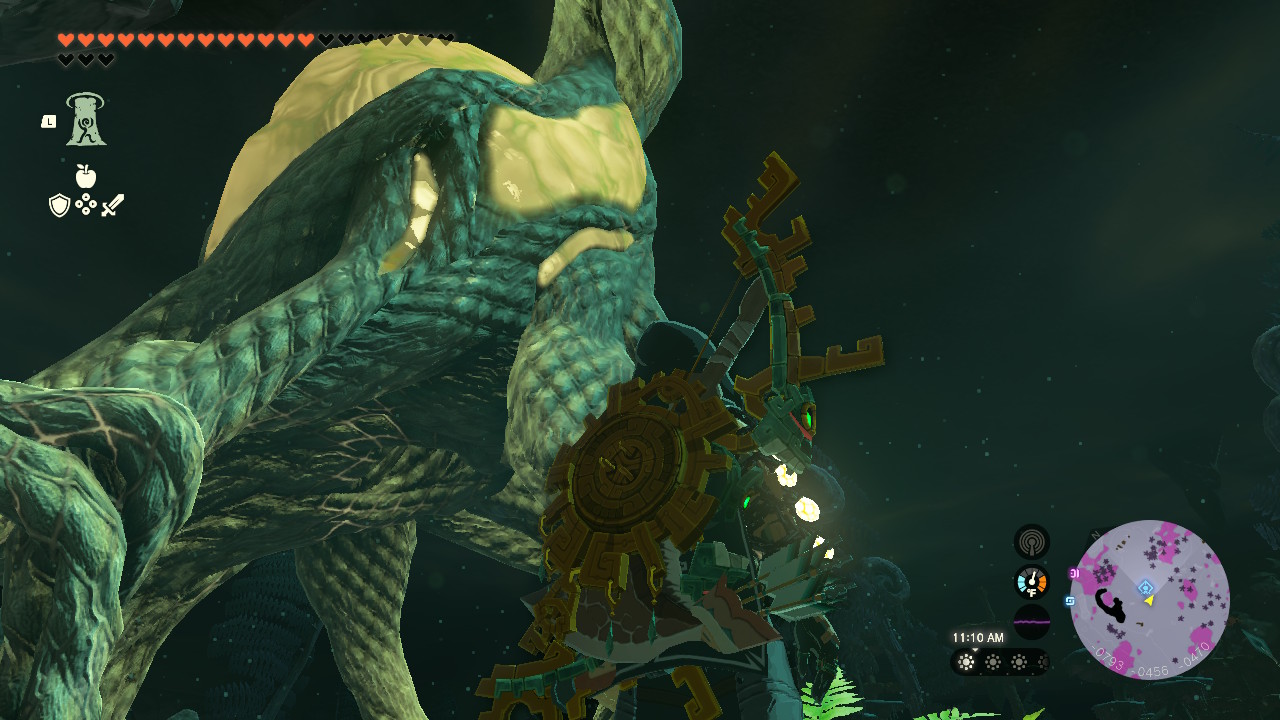Viewport: 1280px width, 720px height.
Task: Open the enemy sensor radar icon
Action: coord(1033,542)
